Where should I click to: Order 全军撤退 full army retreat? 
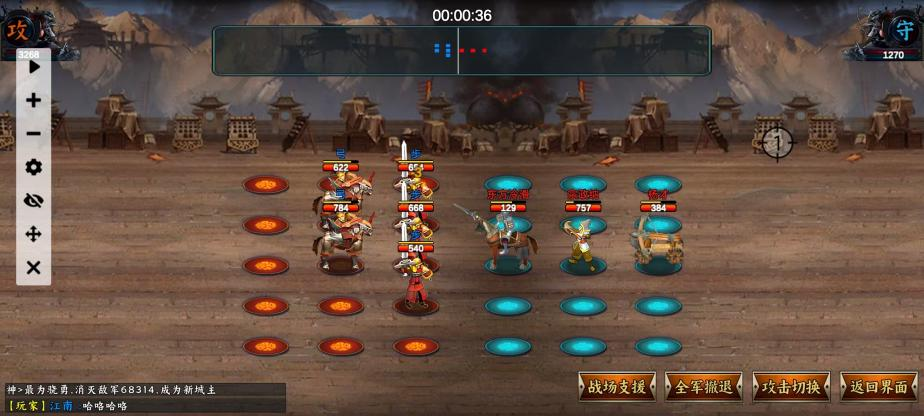click(704, 387)
